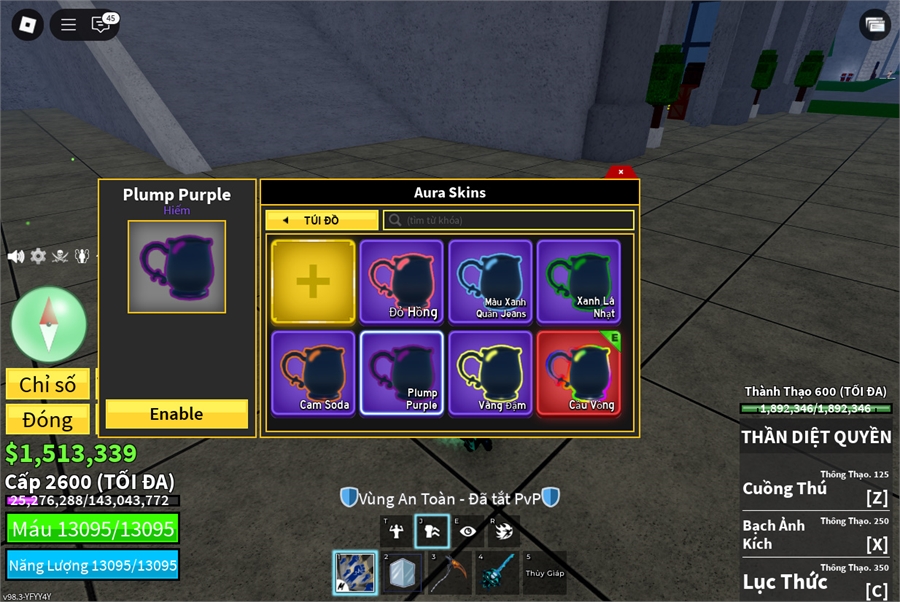Click the aura skin search field
The width and height of the screenshot is (900, 602).
(509, 220)
